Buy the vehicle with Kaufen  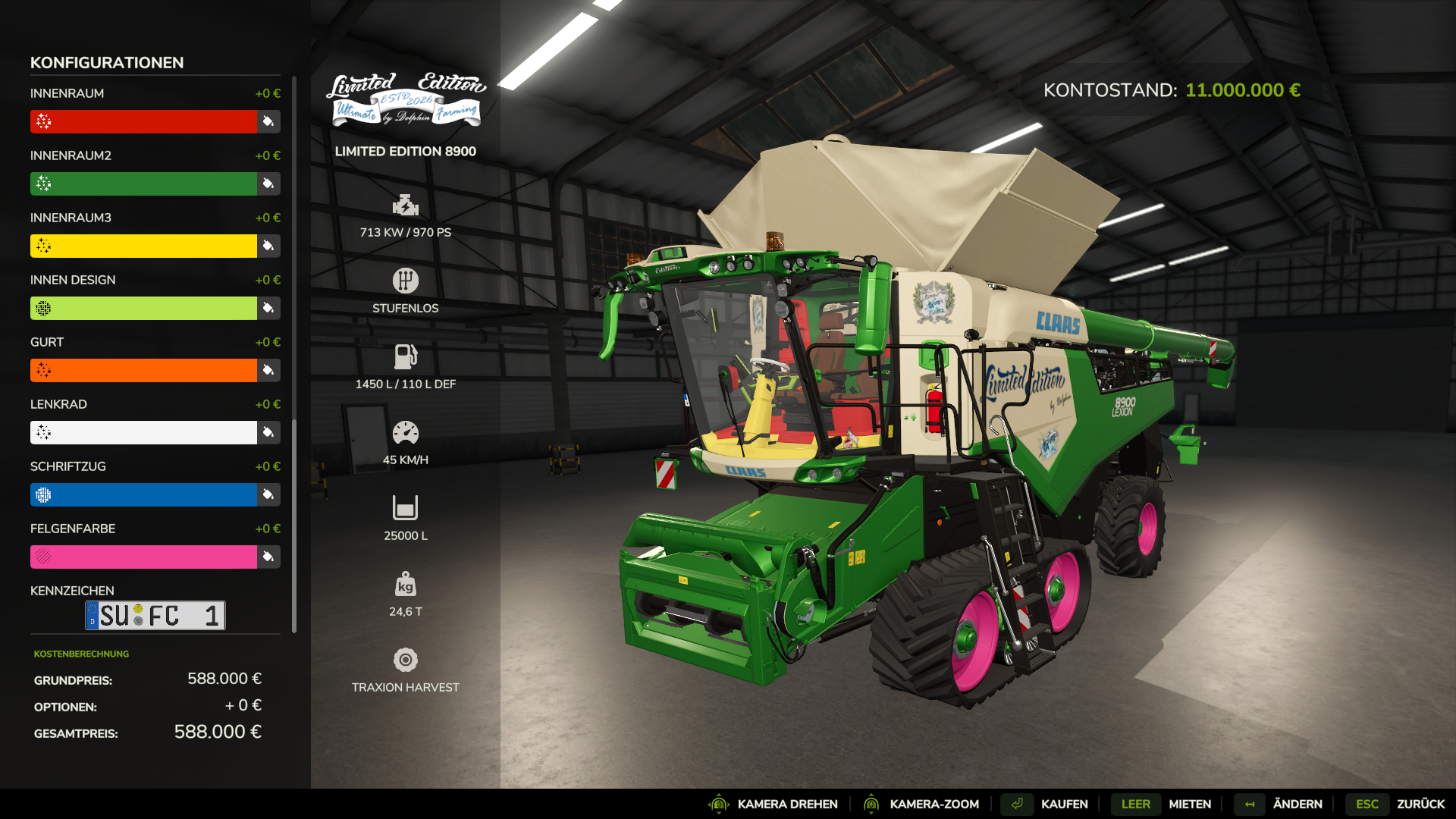[1064, 804]
